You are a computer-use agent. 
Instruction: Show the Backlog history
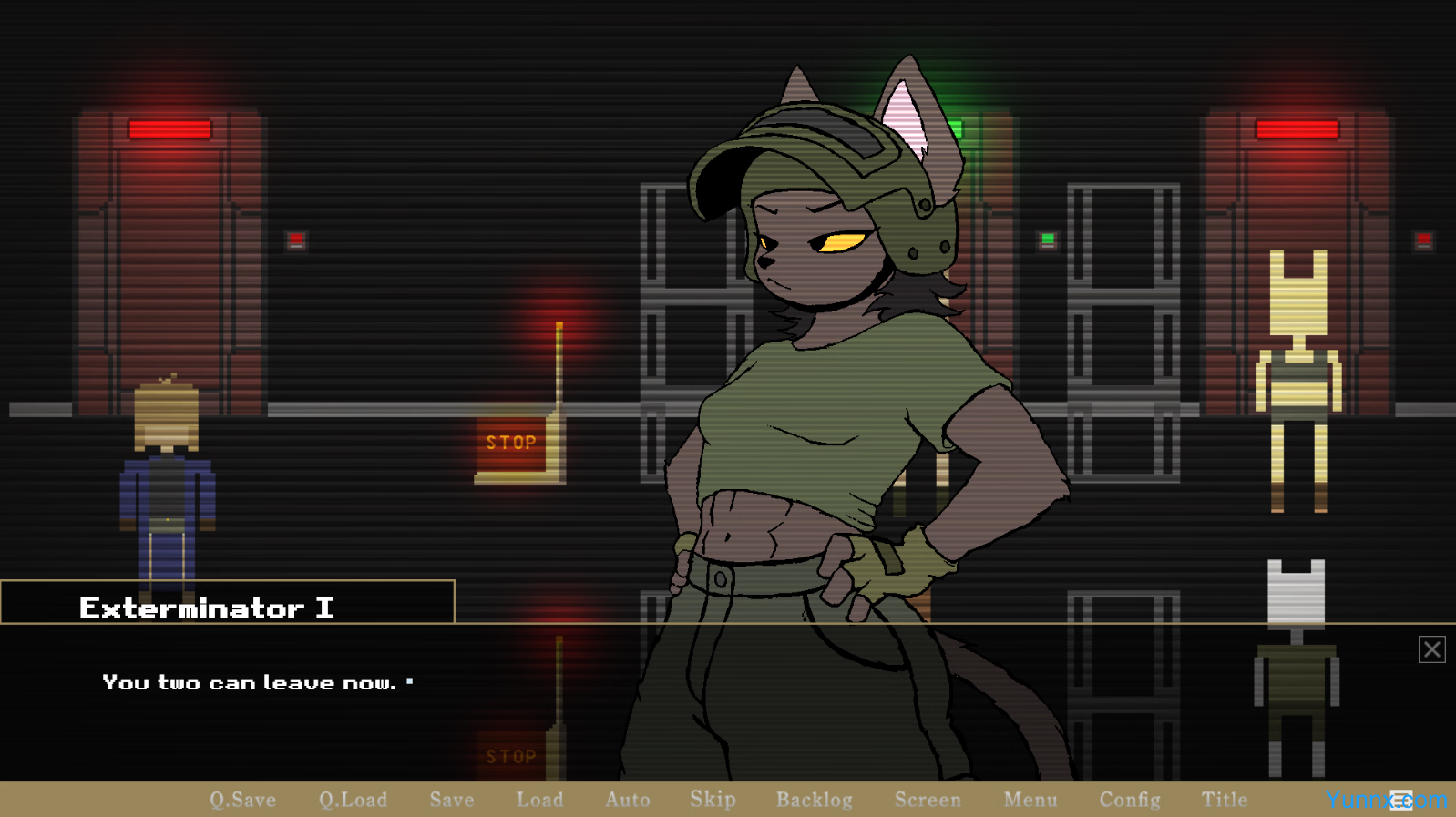pyautogui.click(x=815, y=800)
